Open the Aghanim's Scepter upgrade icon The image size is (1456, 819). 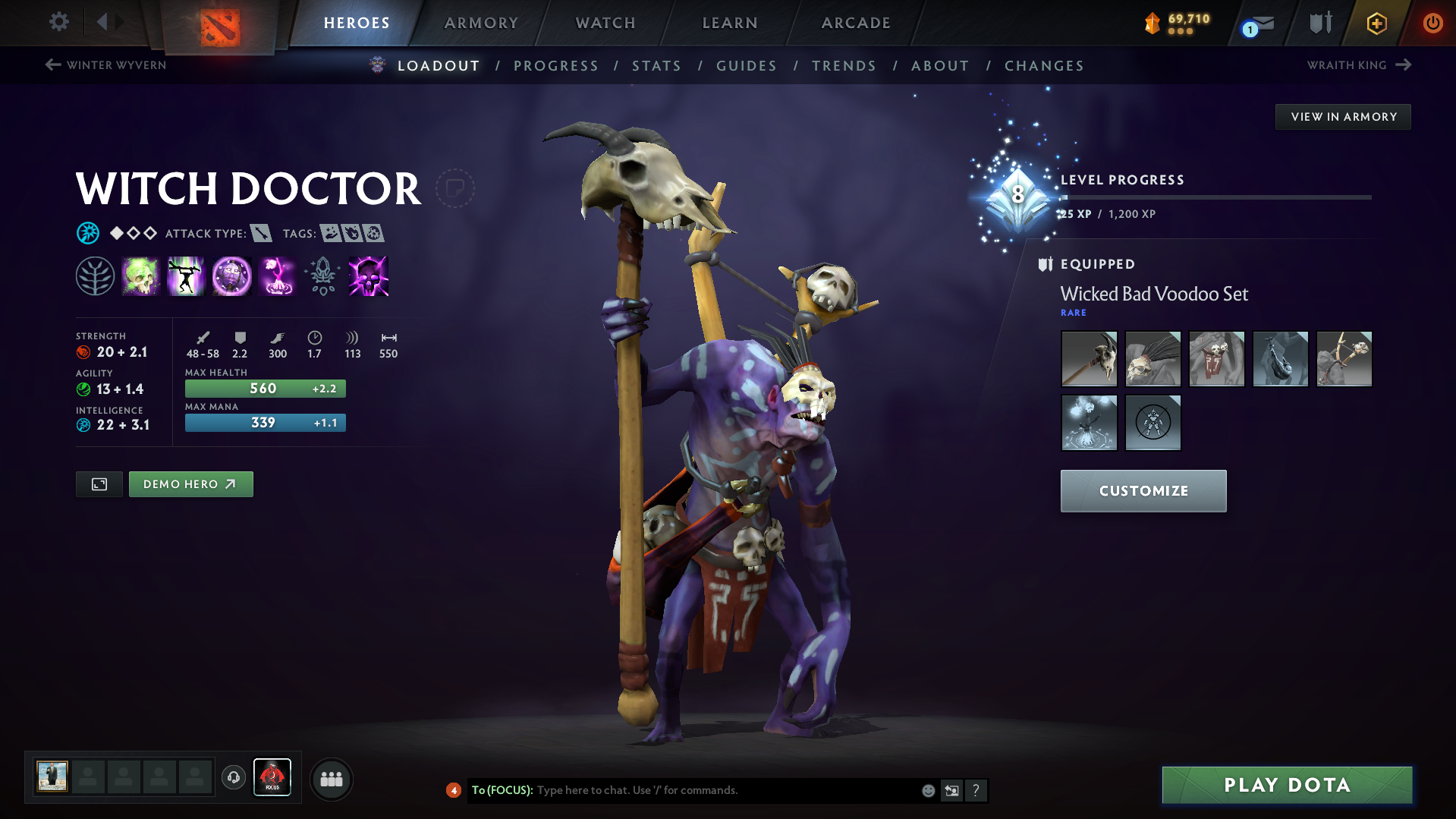click(322, 276)
